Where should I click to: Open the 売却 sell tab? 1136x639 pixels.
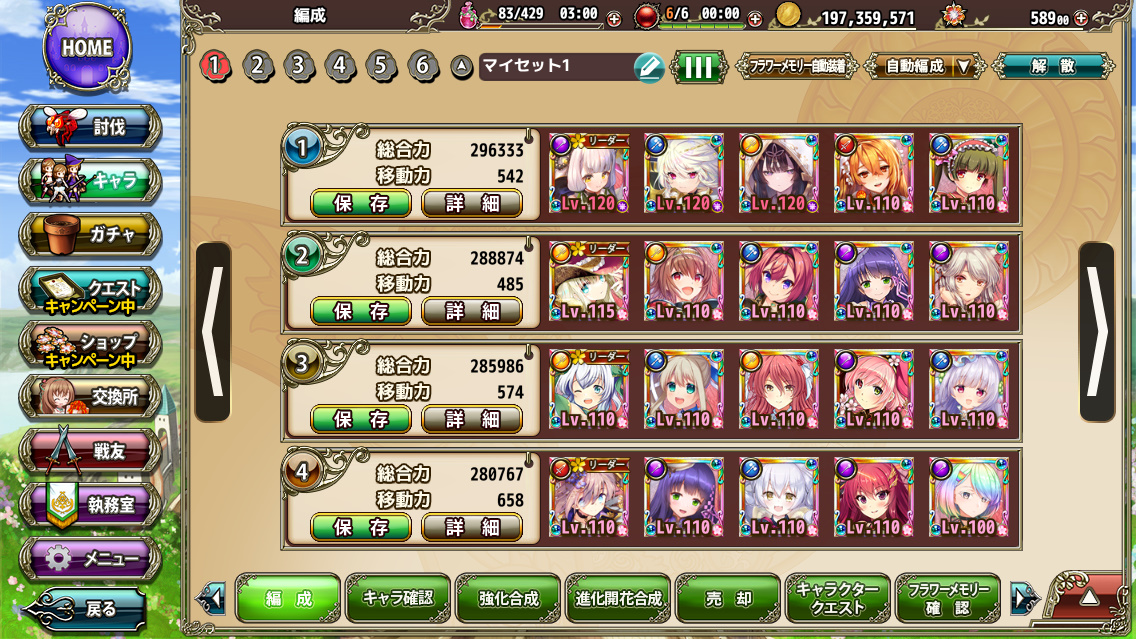pos(727,599)
